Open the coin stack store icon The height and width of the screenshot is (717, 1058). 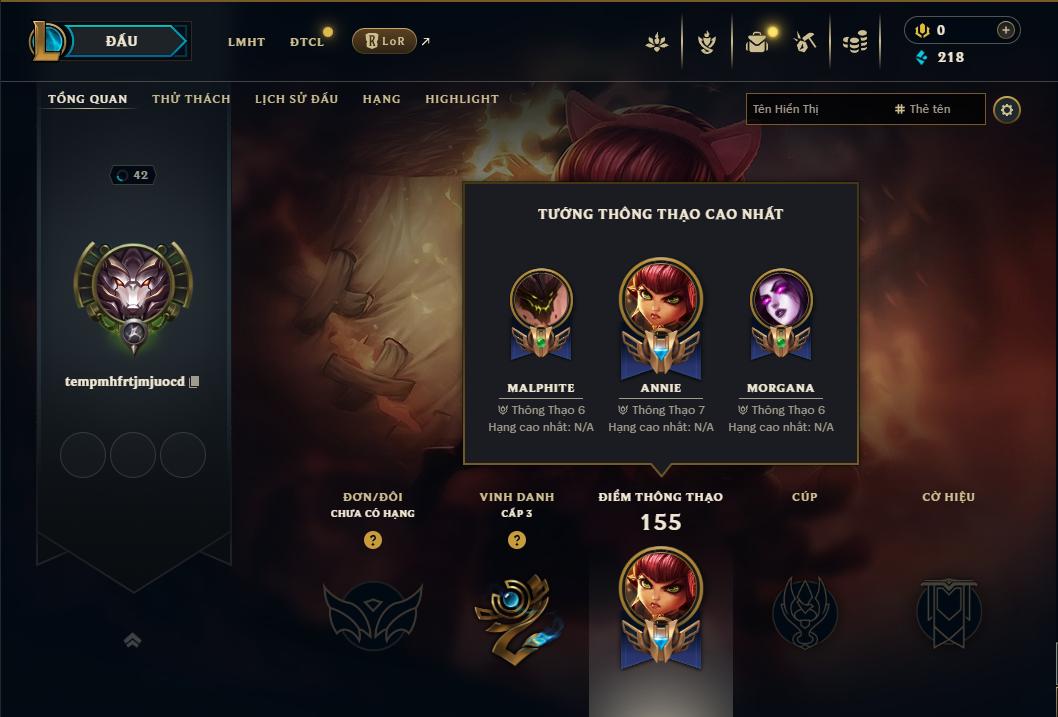[854, 42]
